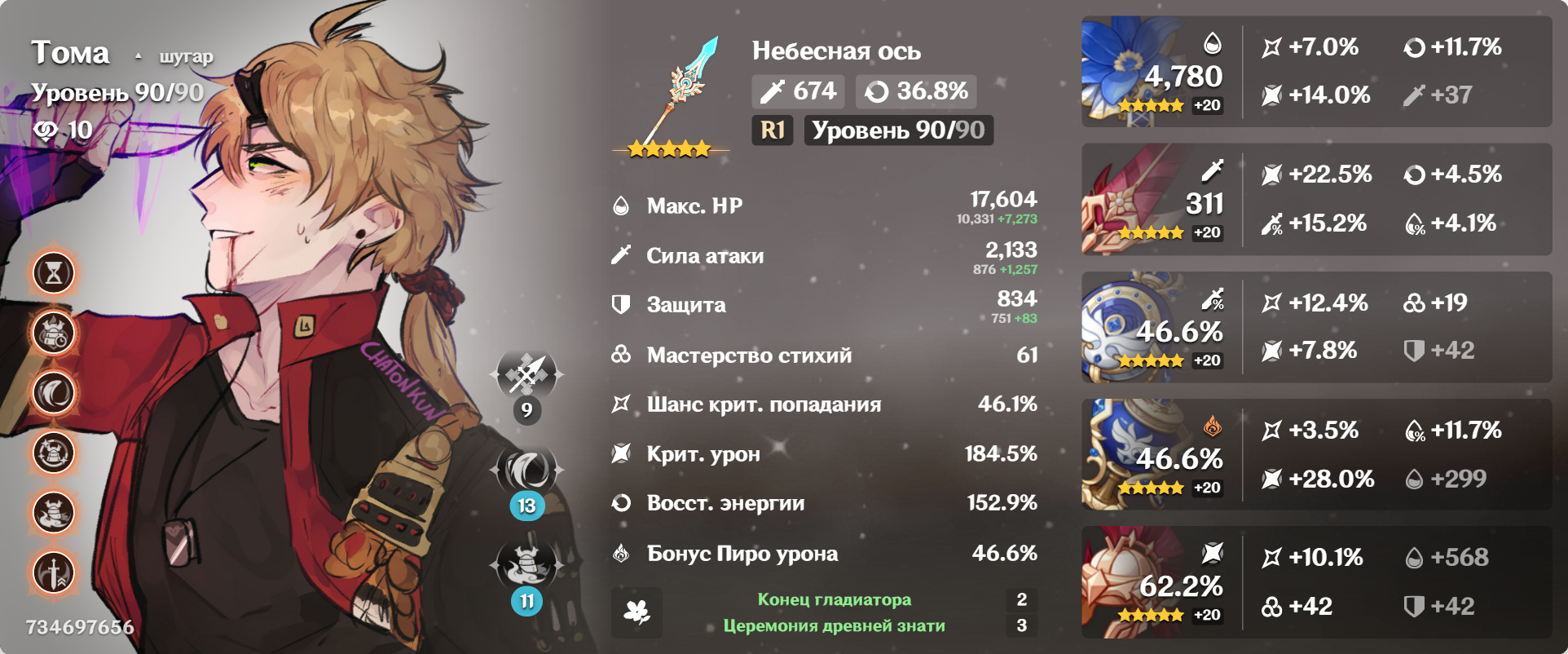Click the weapon's Уровень 90/90 badge
Image resolution: width=1568 pixels, height=654 pixels.
898,130
